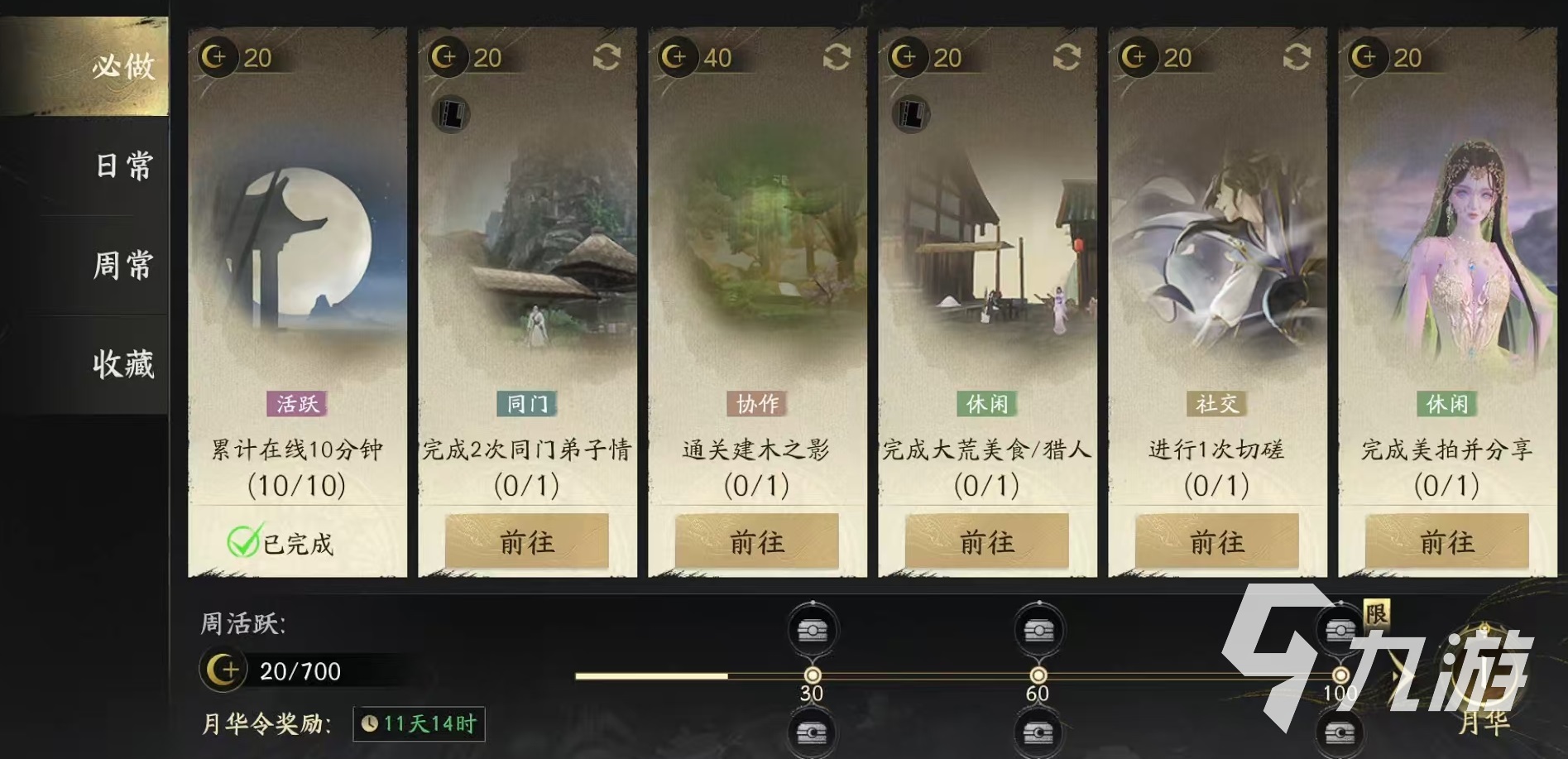Screen dimensions: 1568x759
Task: Refresh the 休闲 food task card
Action: [1067, 57]
